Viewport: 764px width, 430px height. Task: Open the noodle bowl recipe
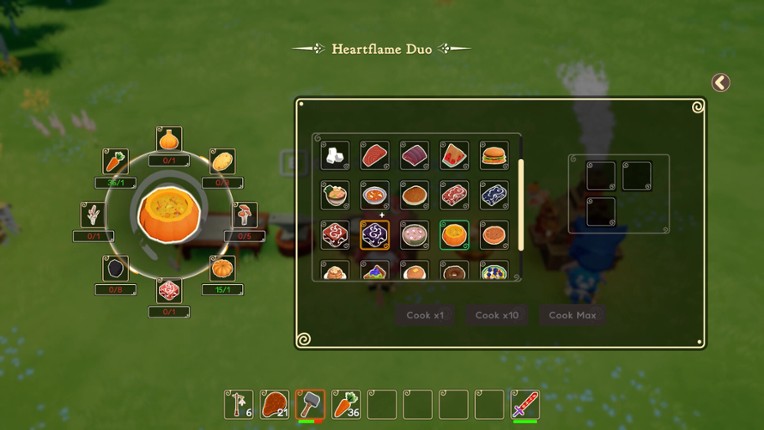[335, 195]
